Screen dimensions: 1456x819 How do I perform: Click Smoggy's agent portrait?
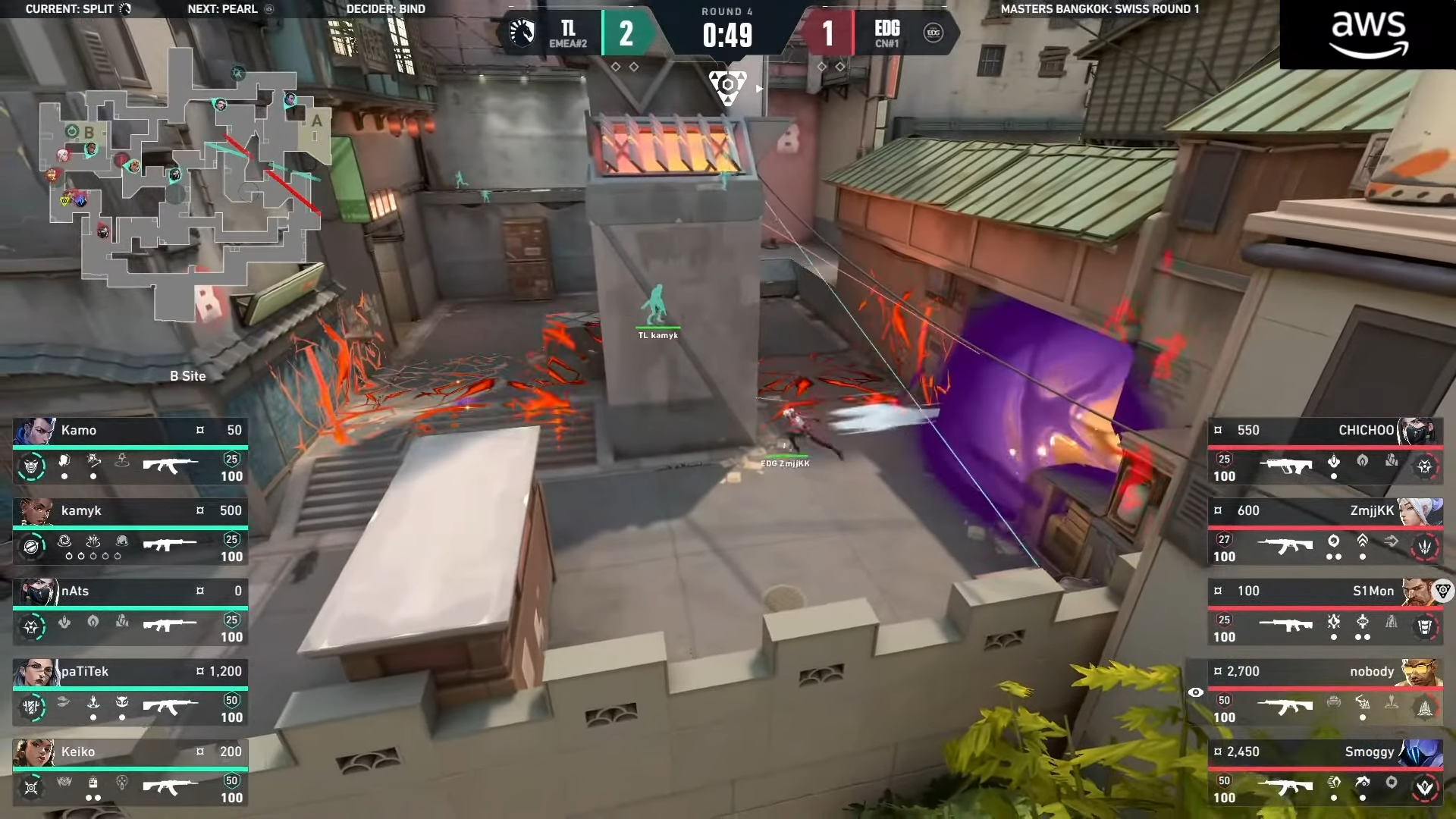1420,752
